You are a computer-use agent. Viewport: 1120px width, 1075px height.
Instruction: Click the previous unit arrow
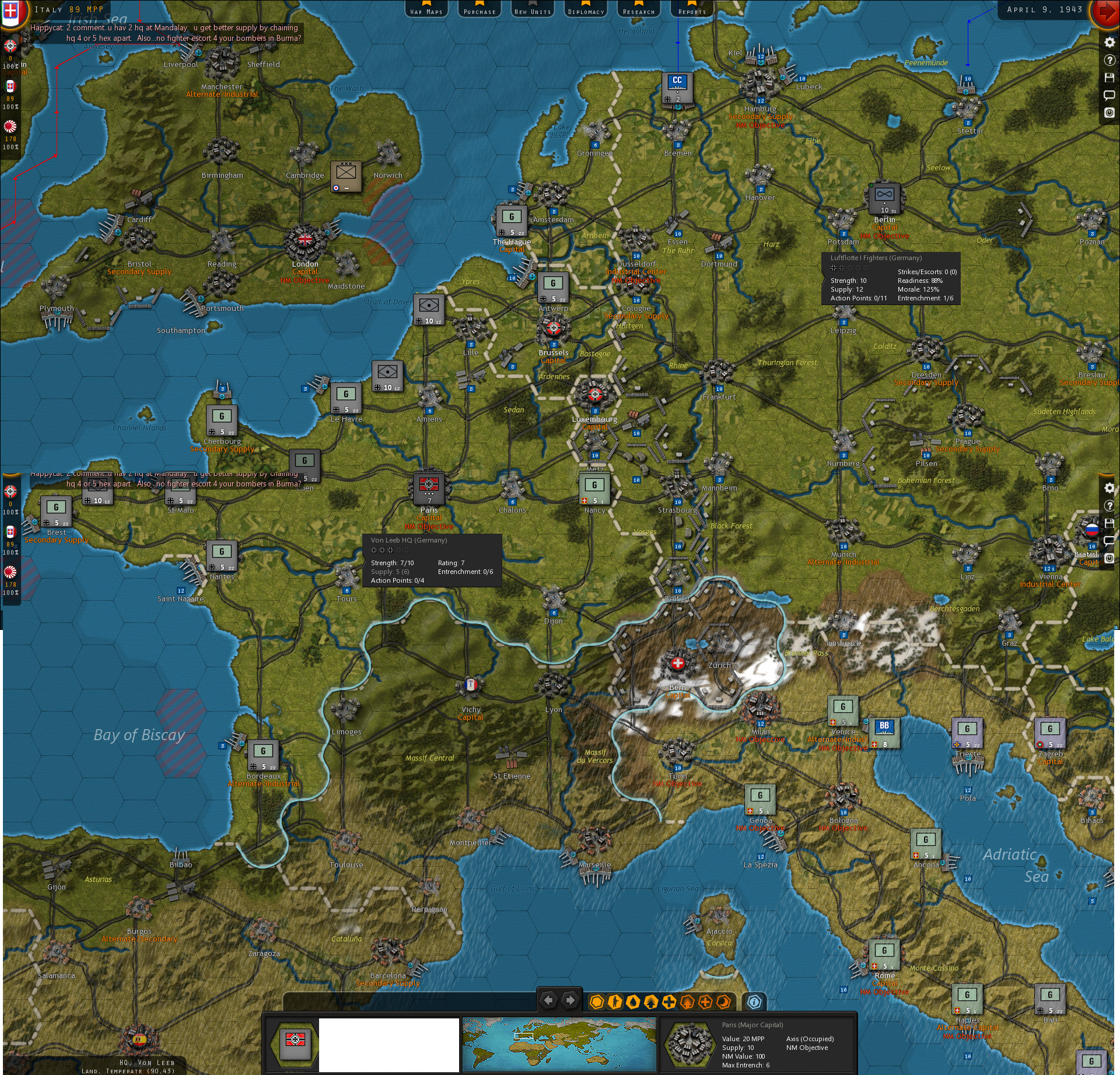(x=548, y=1001)
